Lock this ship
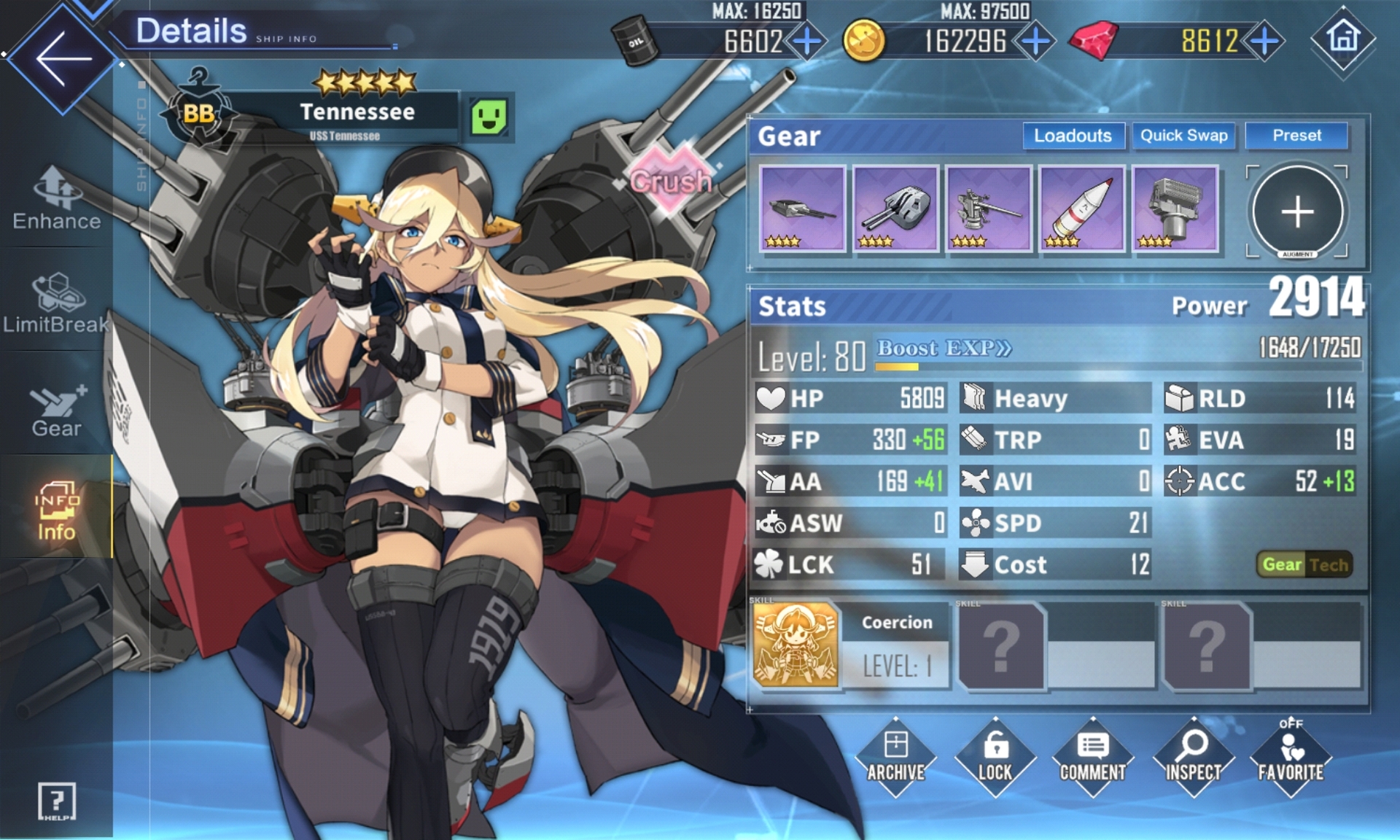1400x840 pixels. pos(995,757)
